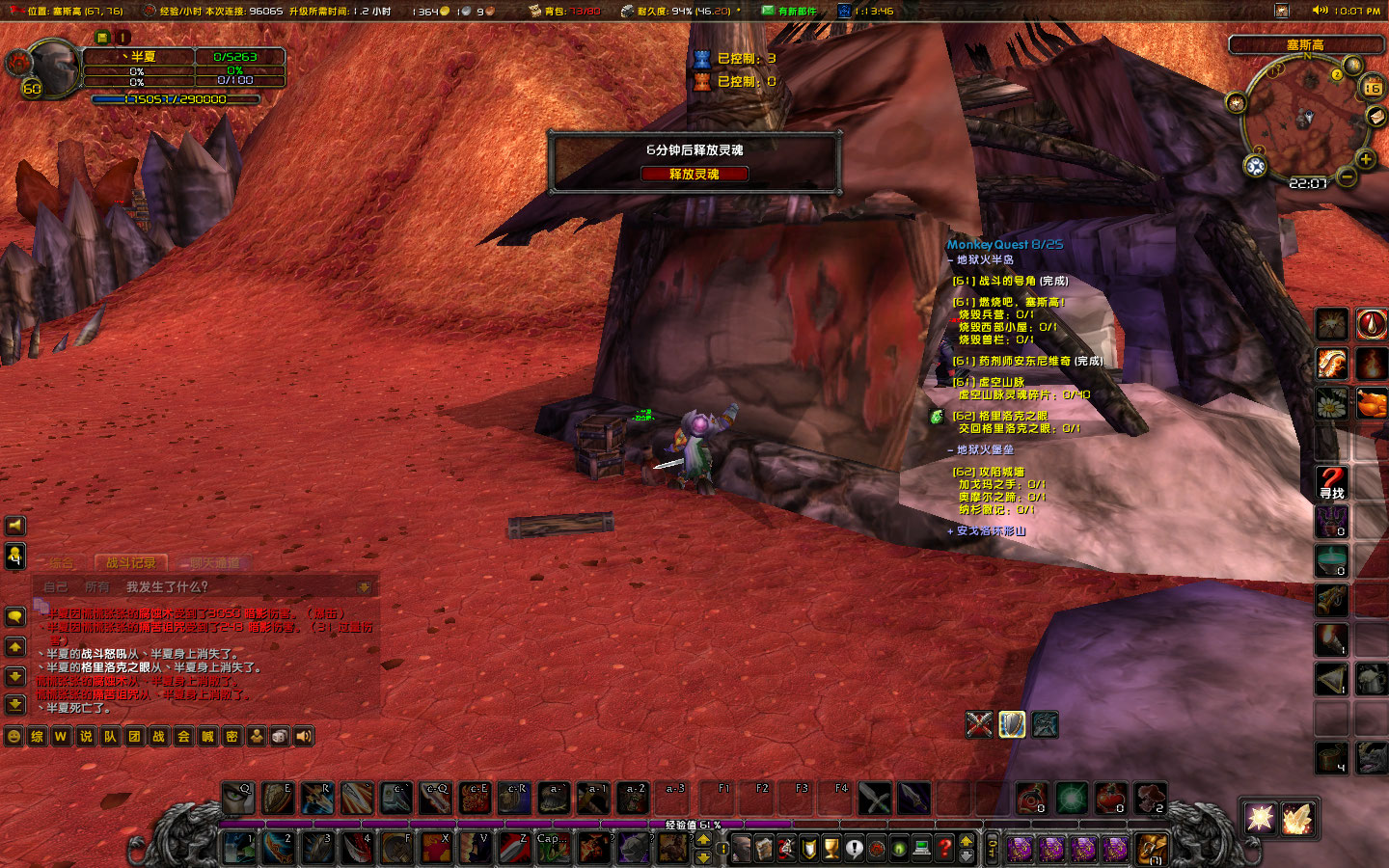The image size is (1389, 868).
Task: Choose the 密 whisper chat button
Action: click(231, 737)
